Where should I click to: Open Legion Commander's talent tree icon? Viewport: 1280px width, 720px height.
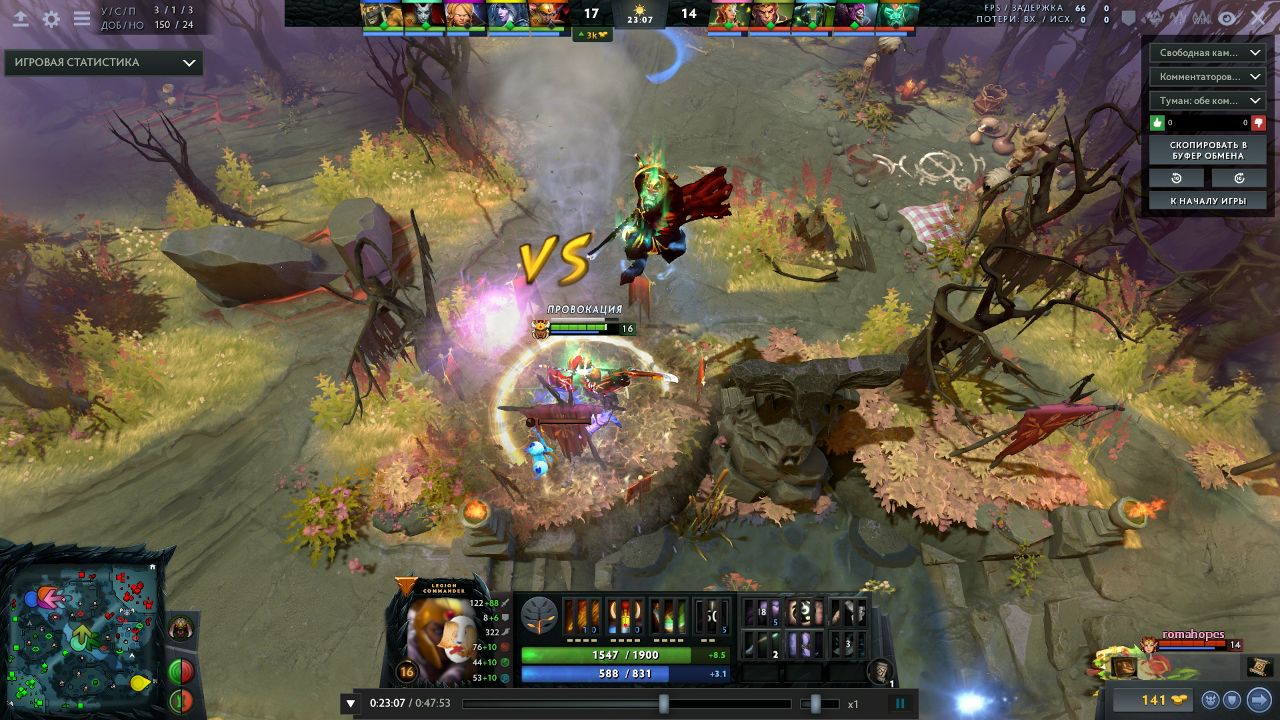(539, 614)
